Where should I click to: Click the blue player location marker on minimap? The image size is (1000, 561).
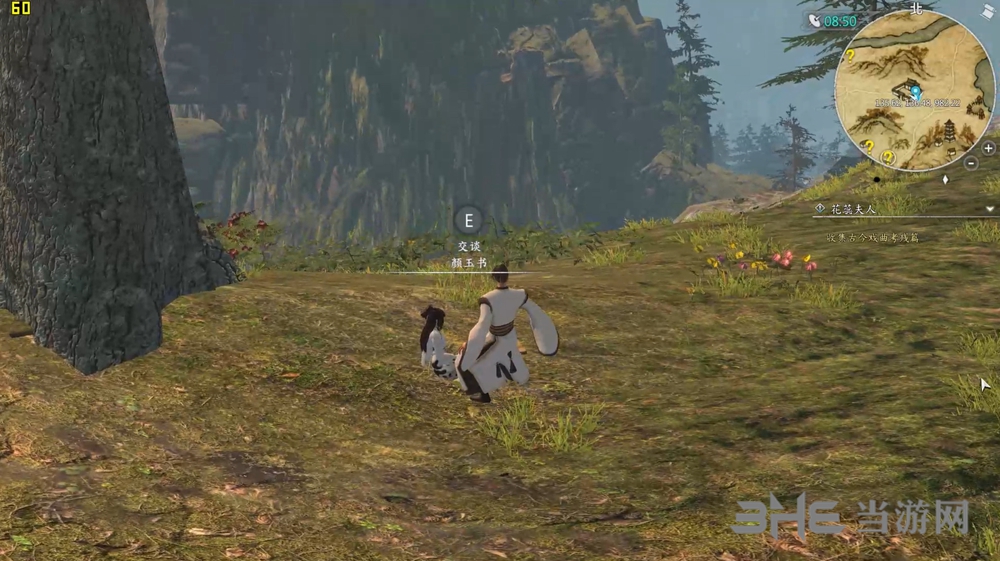click(x=915, y=91)
